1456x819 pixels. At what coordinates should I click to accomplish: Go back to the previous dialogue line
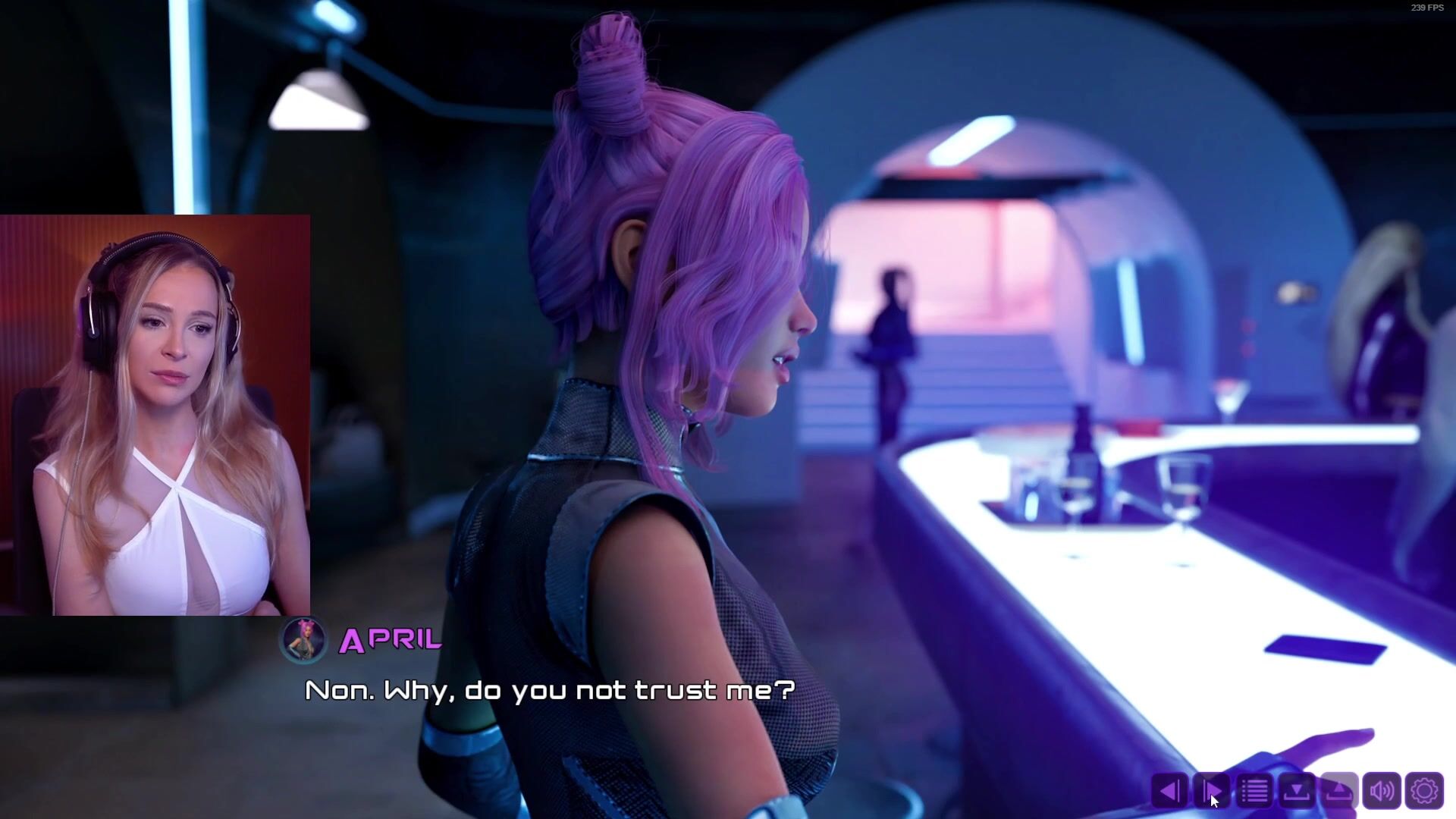1169,791
